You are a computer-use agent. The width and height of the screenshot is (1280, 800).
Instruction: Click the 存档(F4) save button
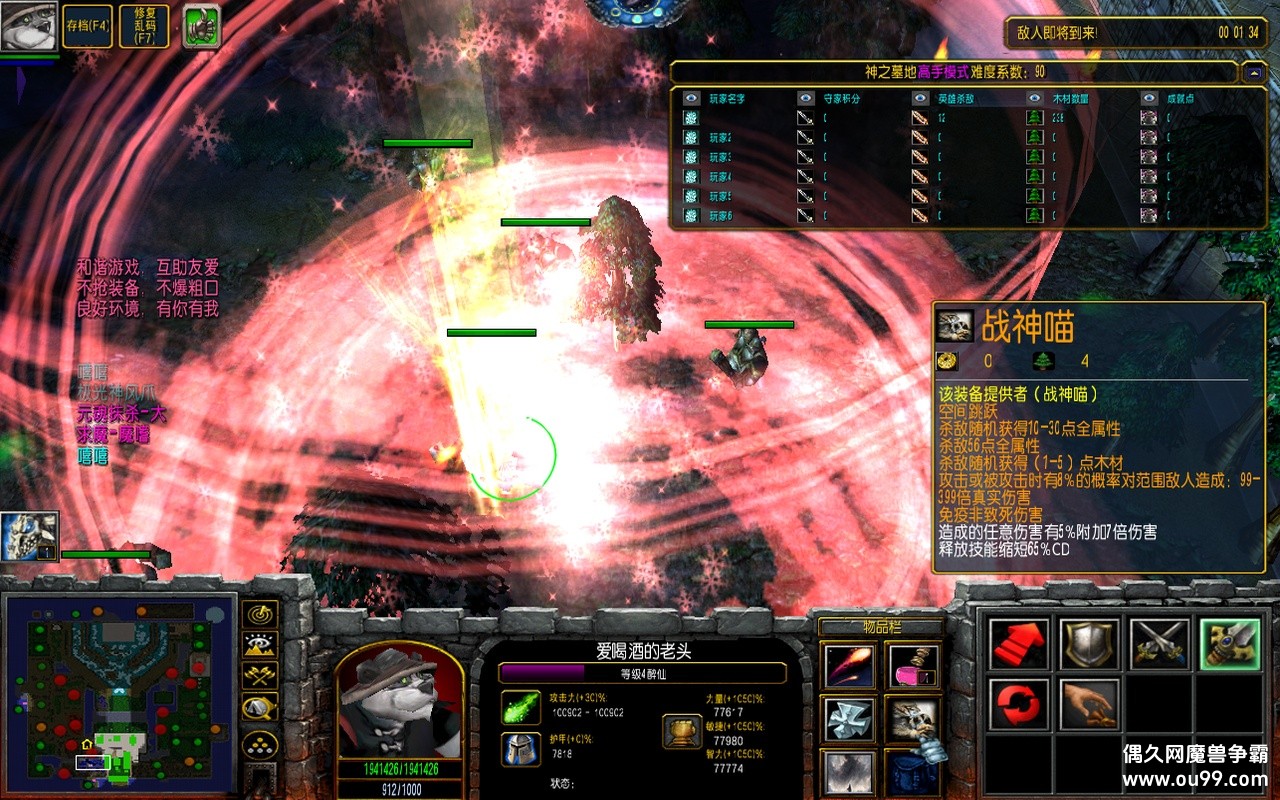(x=88, y=26)
